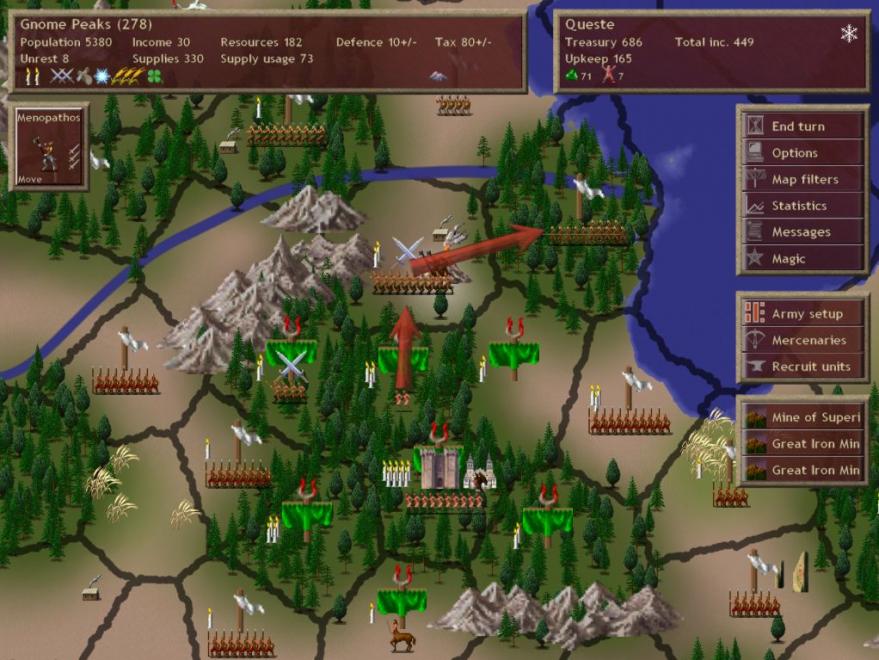Select the Menopathos commander card
This screenshot has width=879, height=660.
point(48,147)
